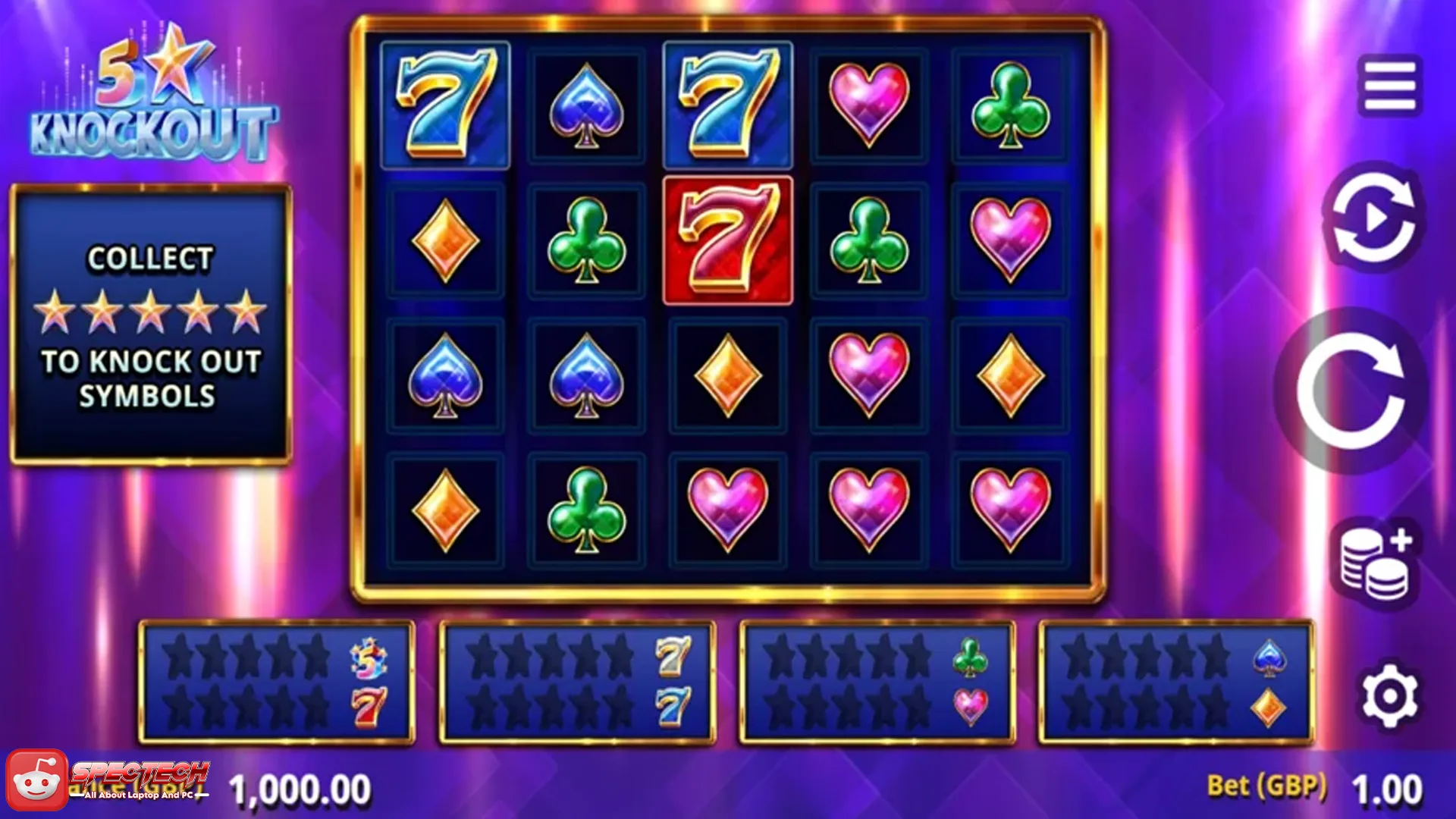Click the 1.00 bet amount value
The image size is (1456, 819).
[1388, 786]
